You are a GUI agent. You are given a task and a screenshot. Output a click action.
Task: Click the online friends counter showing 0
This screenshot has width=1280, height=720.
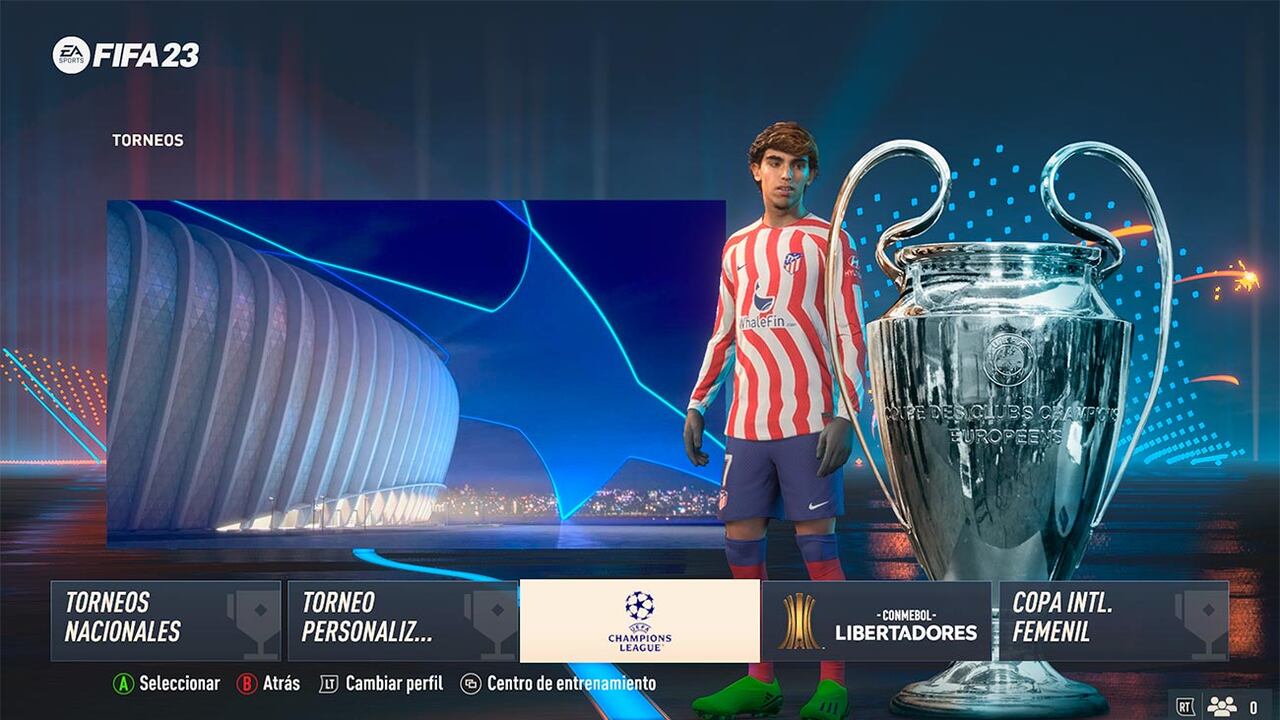[x=1255, y=705]
